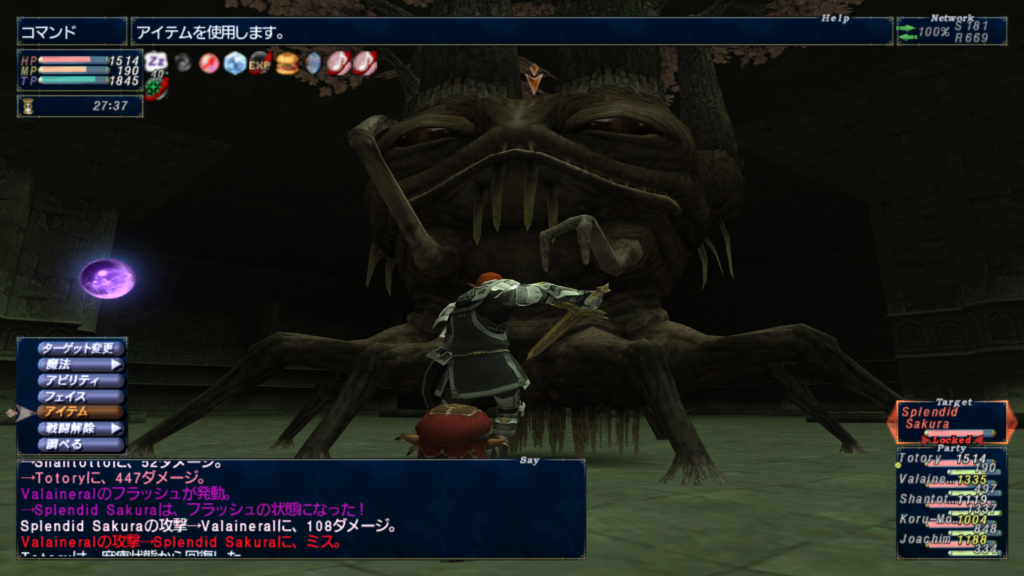Select the hamburger food status icon
The height and width of the screenshot is (576, 1024).
pos(287,63)
